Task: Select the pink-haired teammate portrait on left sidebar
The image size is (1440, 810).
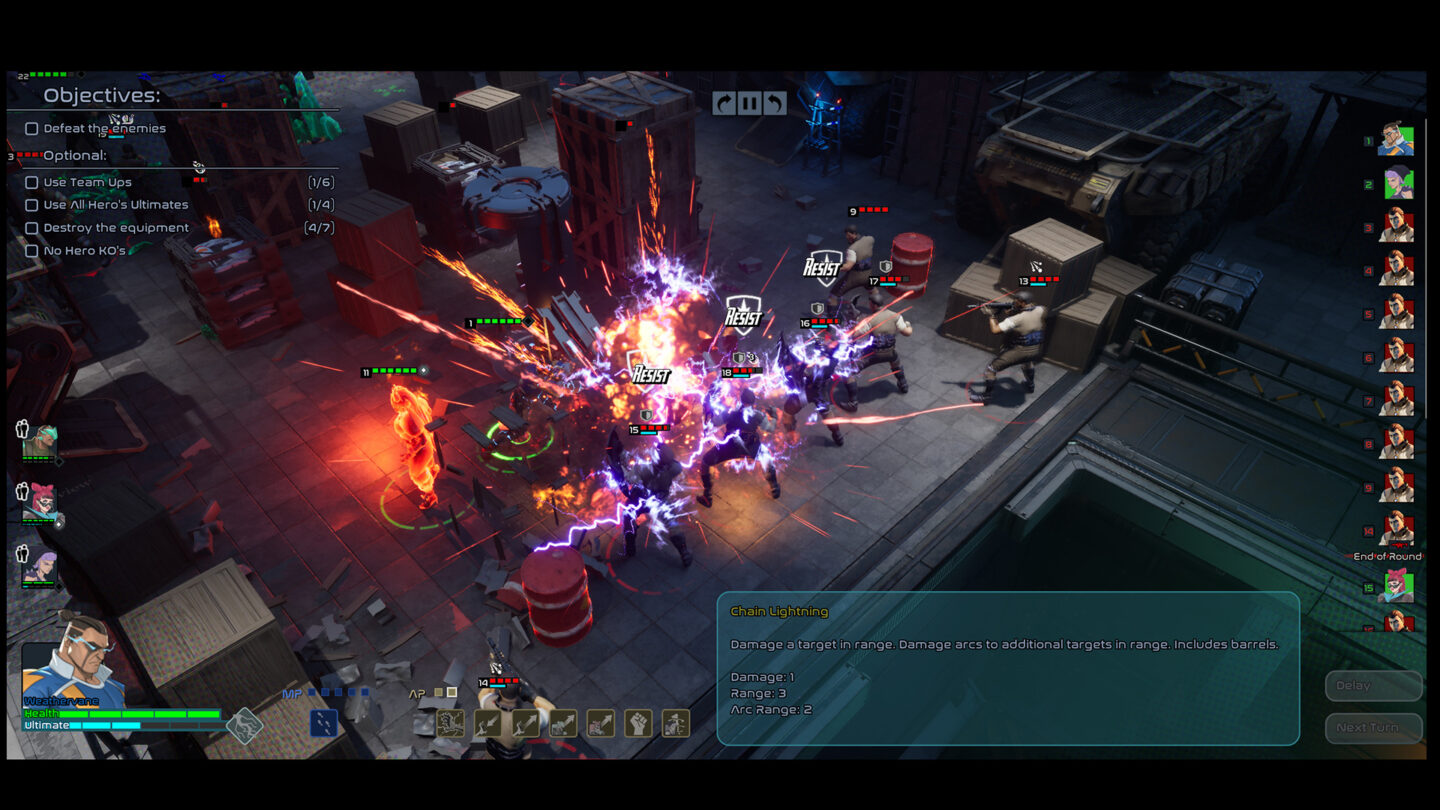Action: [40, 500]
